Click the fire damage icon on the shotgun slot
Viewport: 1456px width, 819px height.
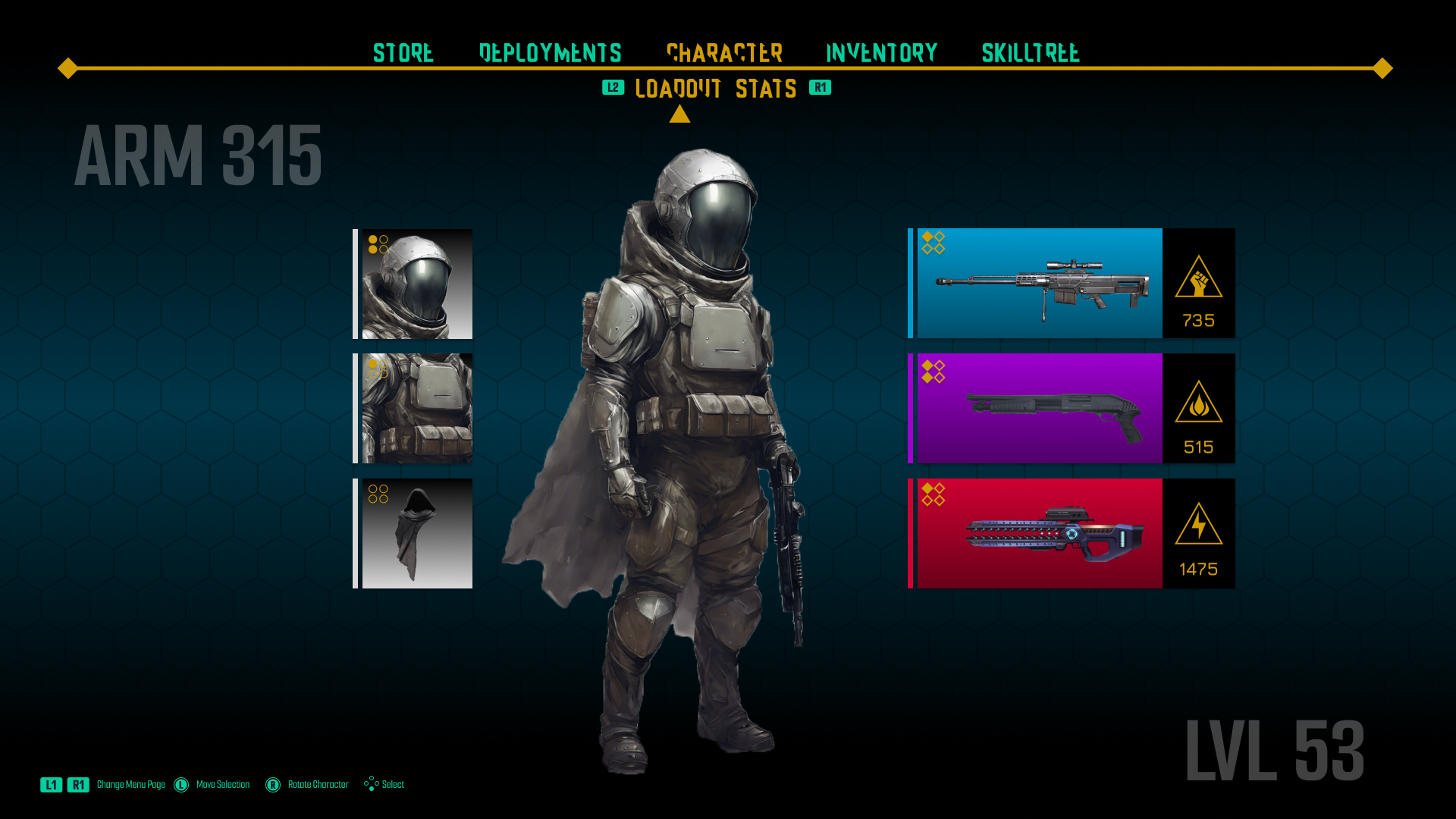coord(1198,403)
